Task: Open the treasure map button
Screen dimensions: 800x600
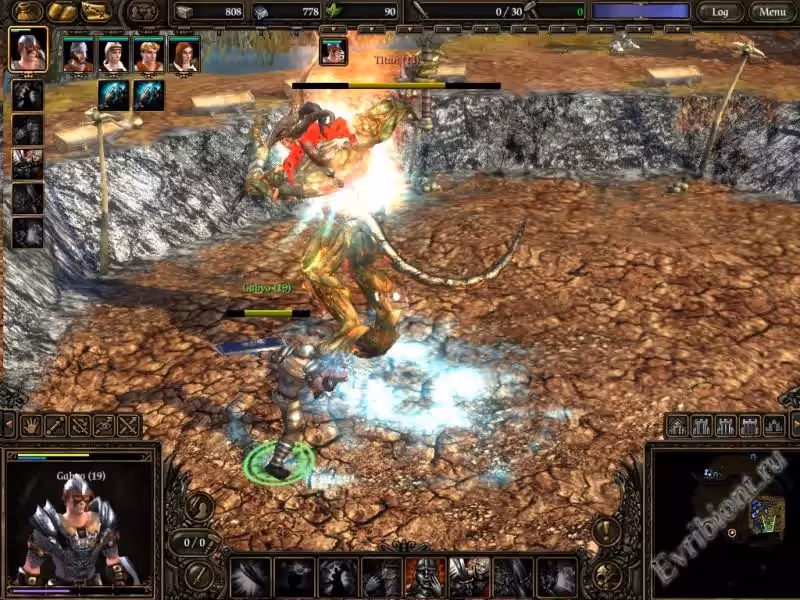Action: pyautogui.click(x=95, y=12)
